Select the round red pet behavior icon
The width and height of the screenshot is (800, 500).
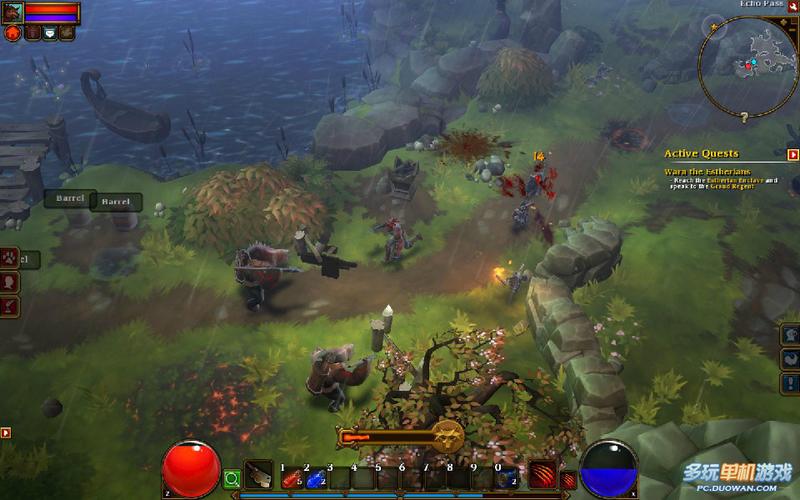tap(13, 33)
